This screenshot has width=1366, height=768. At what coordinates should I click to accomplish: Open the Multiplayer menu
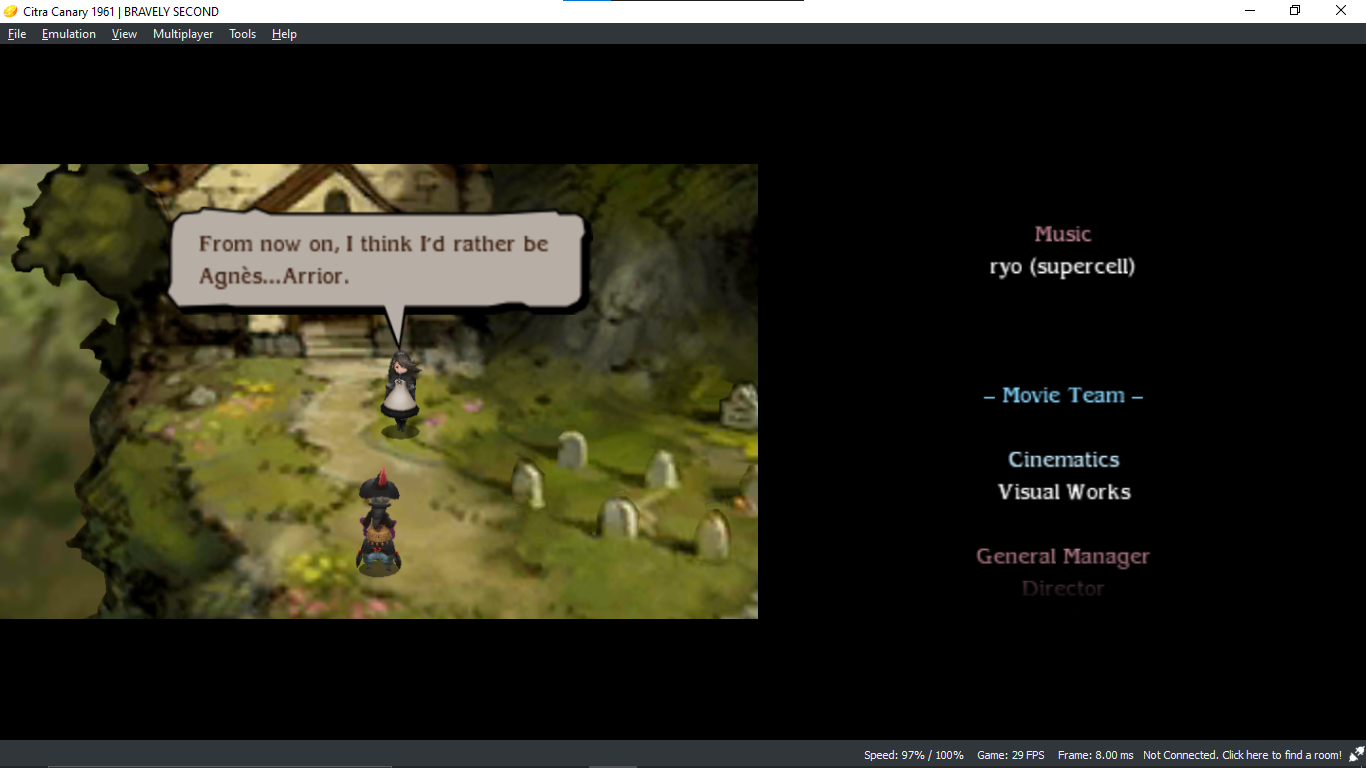(x=182, y=33)
